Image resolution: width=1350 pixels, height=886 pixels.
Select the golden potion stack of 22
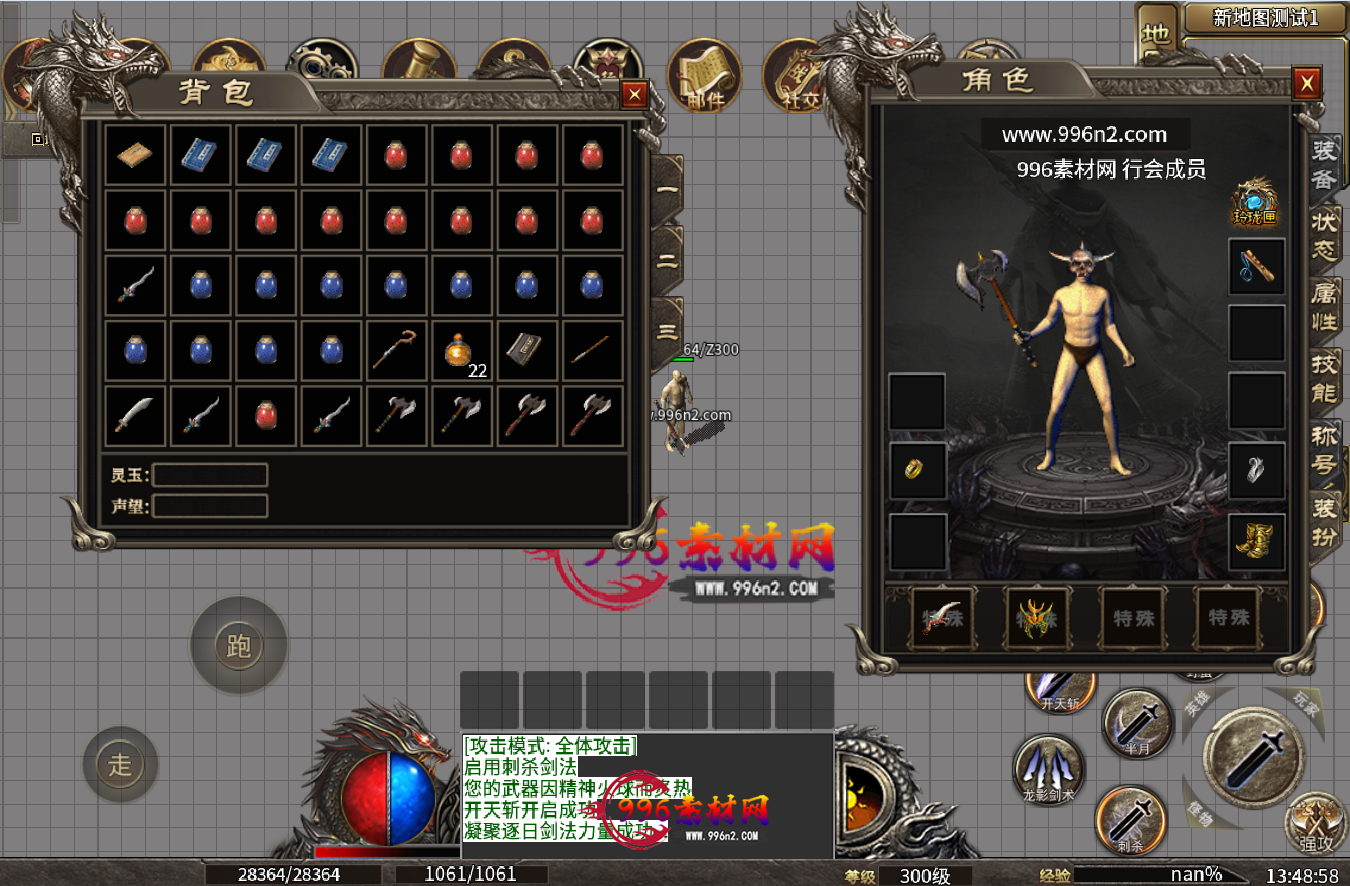(461, 351)
